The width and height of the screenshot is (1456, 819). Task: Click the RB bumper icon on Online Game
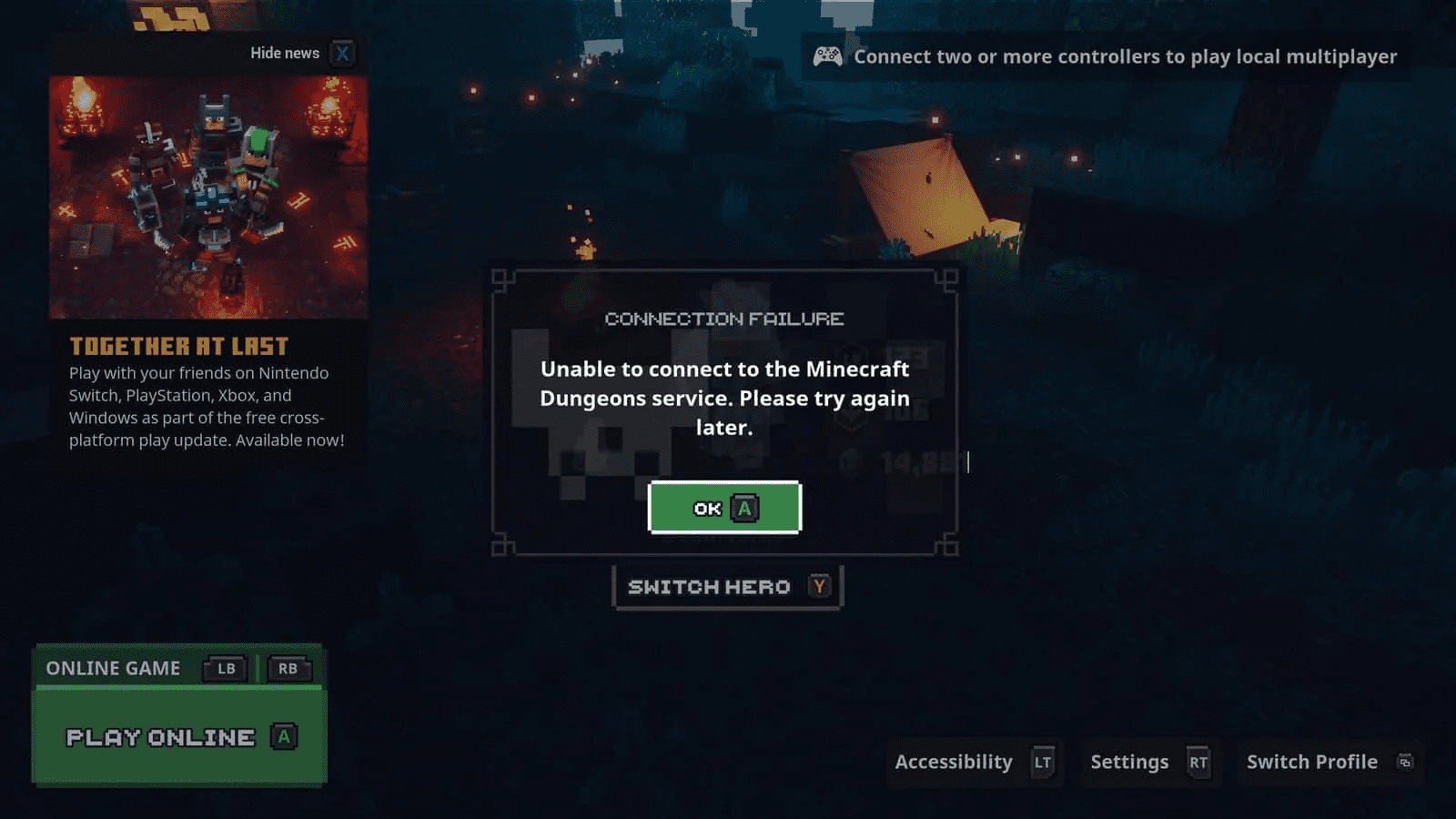[x=288, y=669]
